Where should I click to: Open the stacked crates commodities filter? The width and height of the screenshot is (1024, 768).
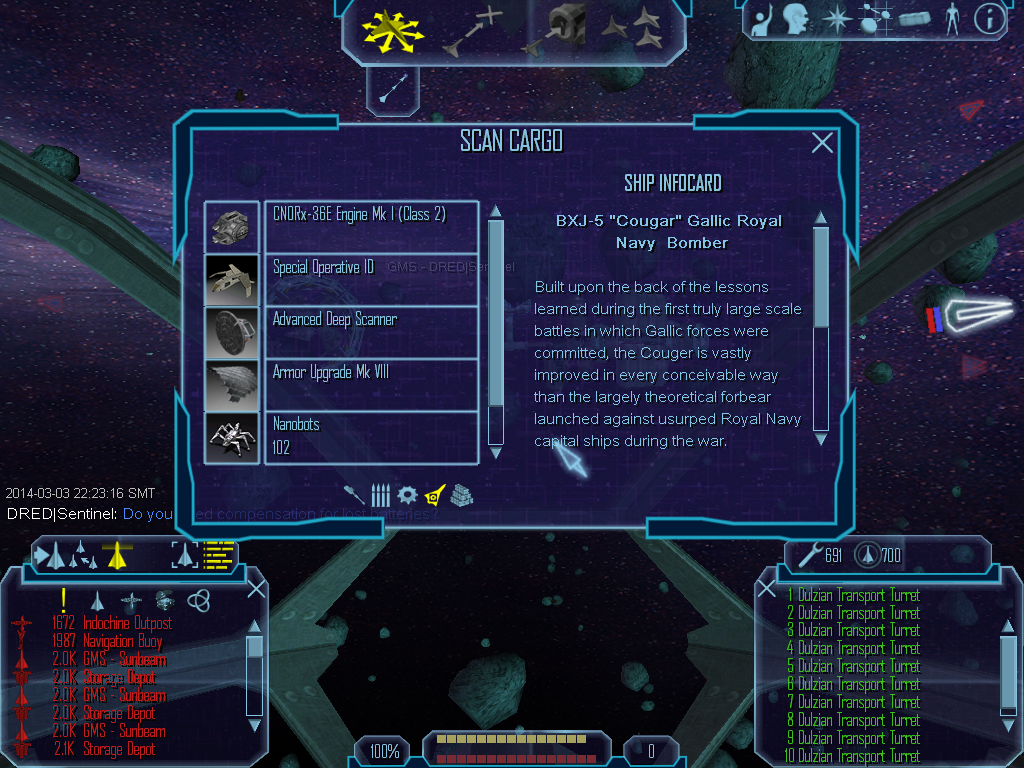pos(461,495)
